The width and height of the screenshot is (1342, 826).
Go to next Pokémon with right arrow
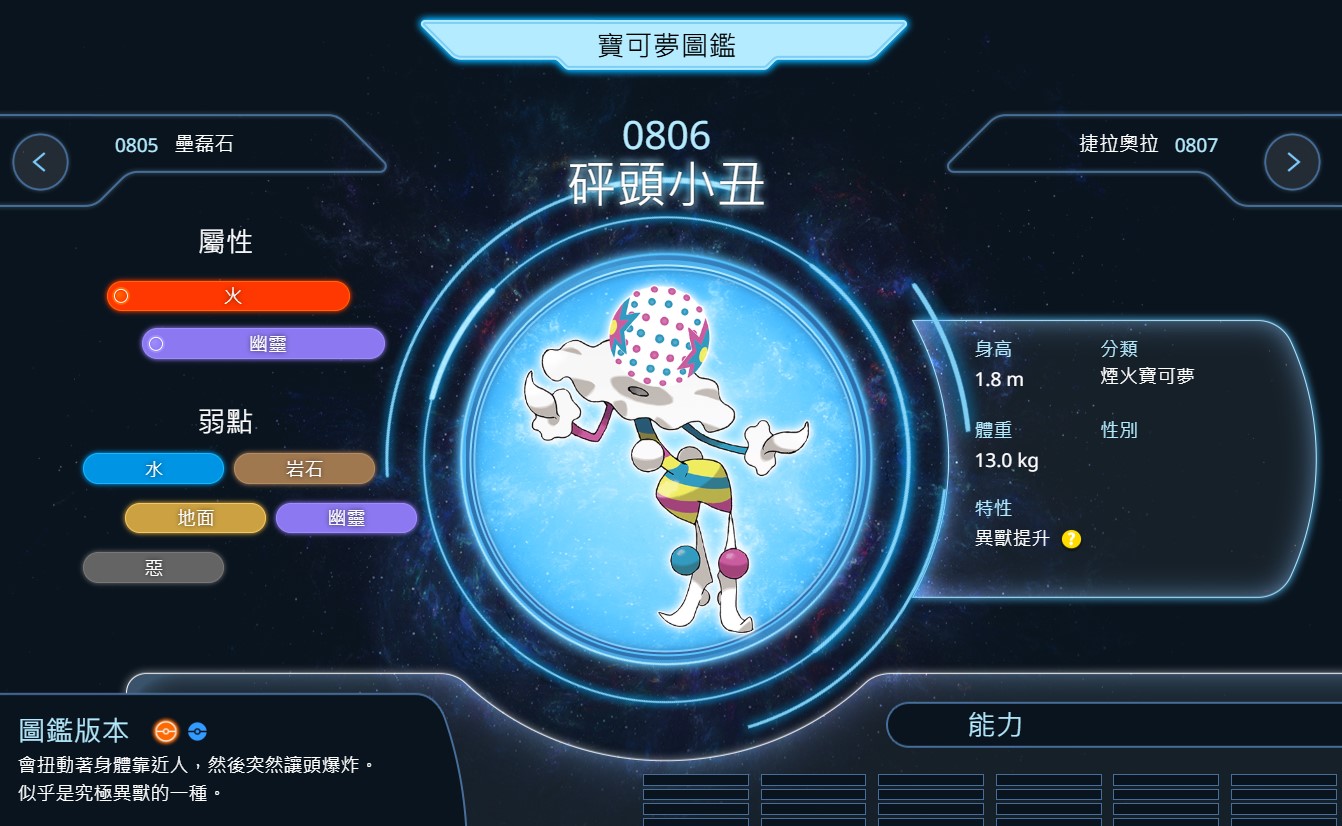(1292, 162)
